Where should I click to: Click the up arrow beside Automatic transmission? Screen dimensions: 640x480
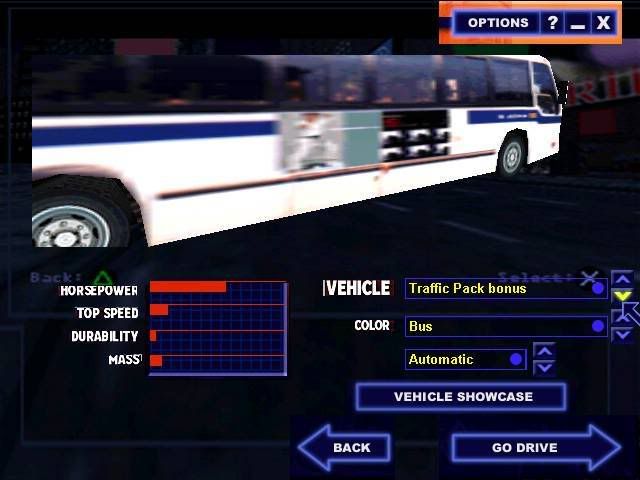coord(544,351)
